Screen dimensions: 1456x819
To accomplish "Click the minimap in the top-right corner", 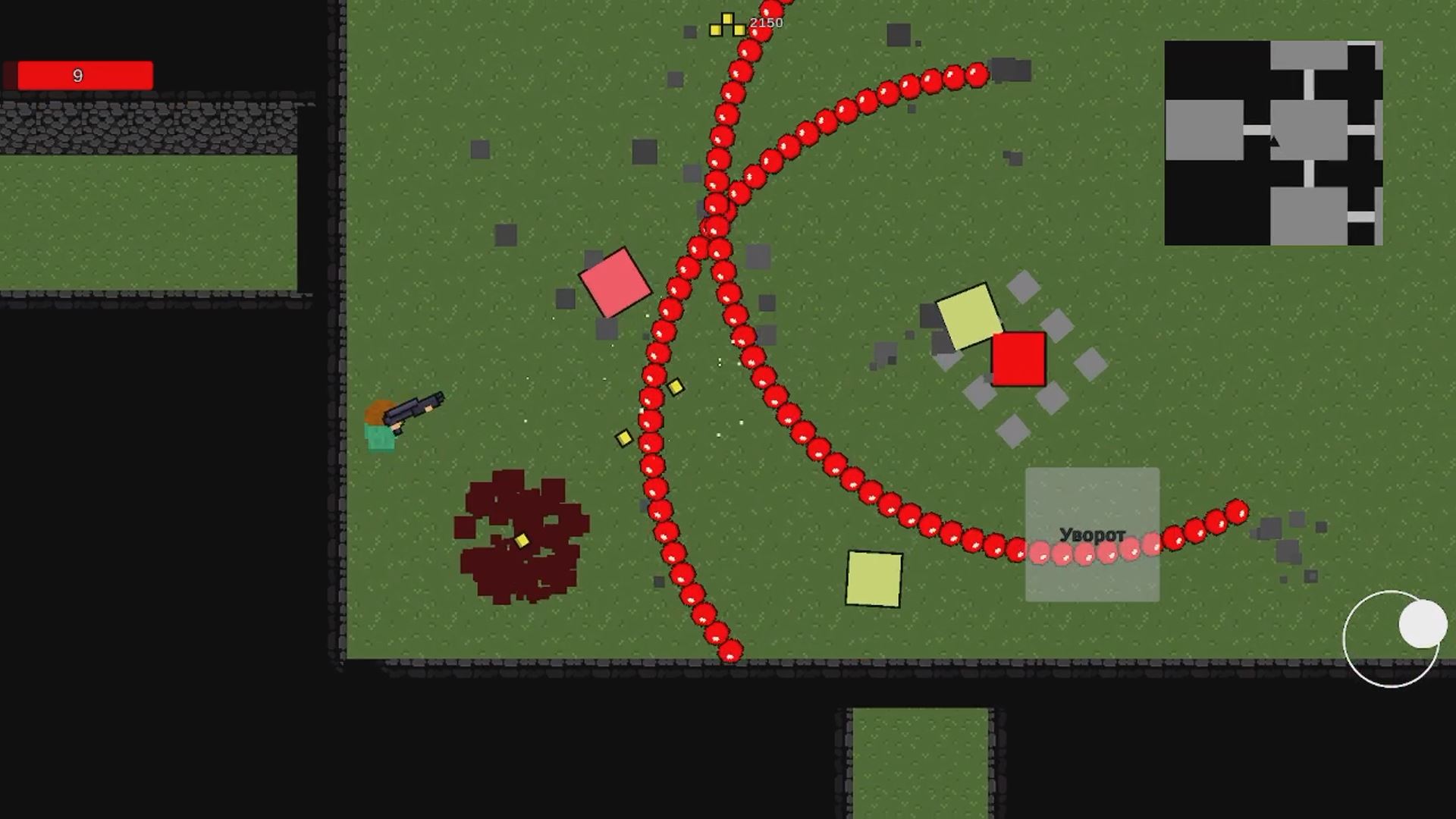I will pos(1272,143).
